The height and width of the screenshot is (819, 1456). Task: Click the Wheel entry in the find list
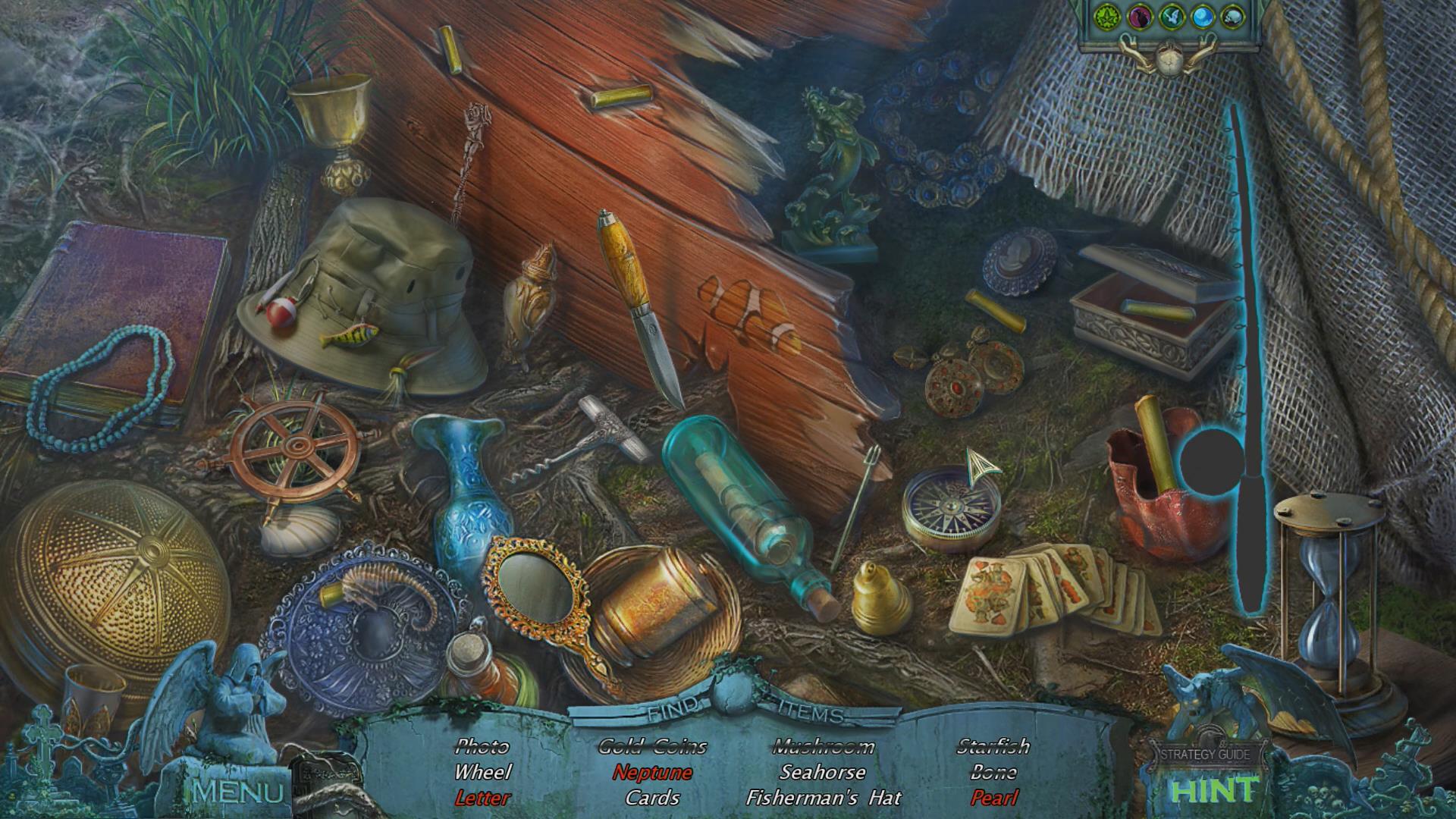482,773
